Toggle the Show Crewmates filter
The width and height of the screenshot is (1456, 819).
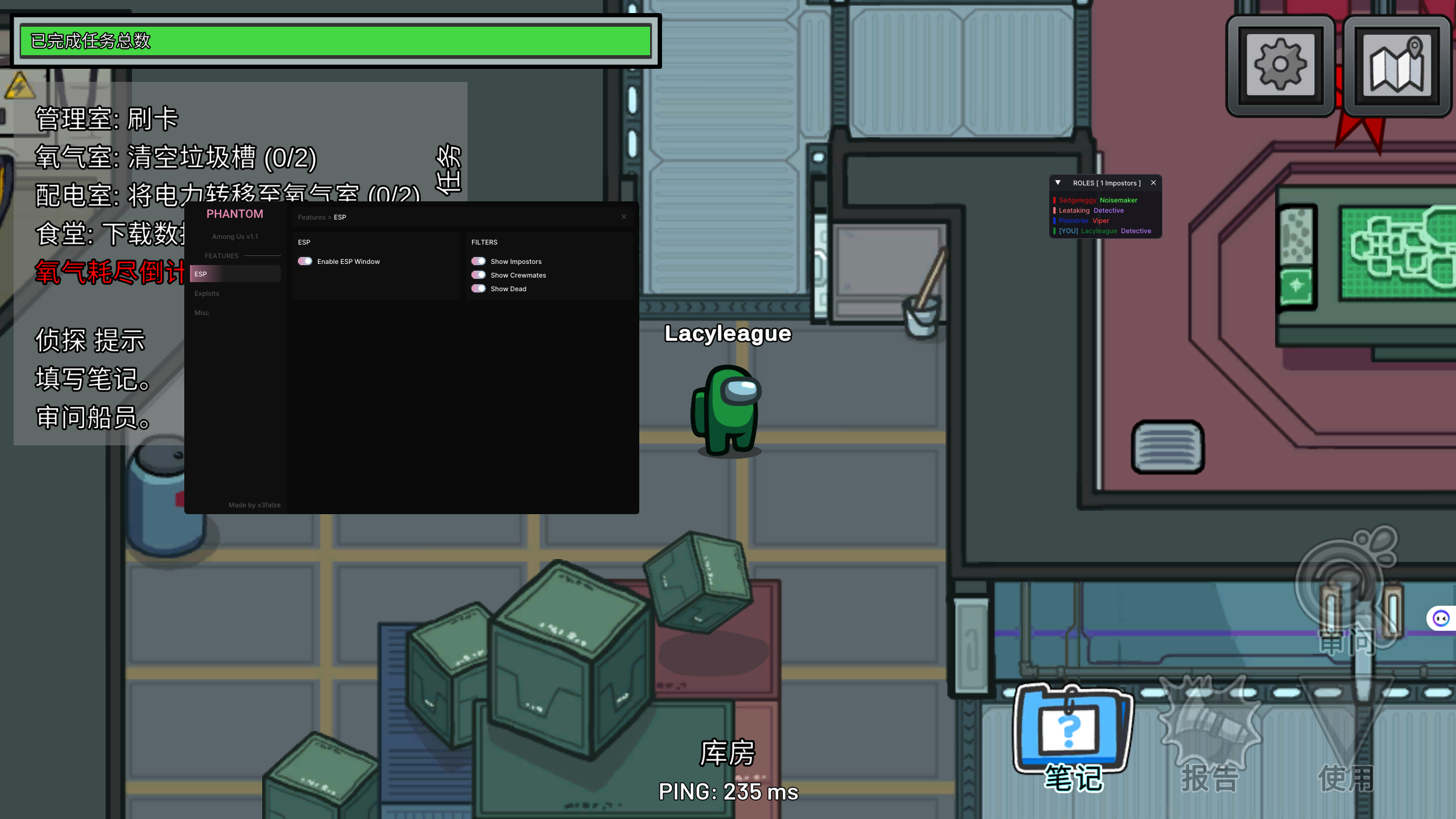[478, 275]
